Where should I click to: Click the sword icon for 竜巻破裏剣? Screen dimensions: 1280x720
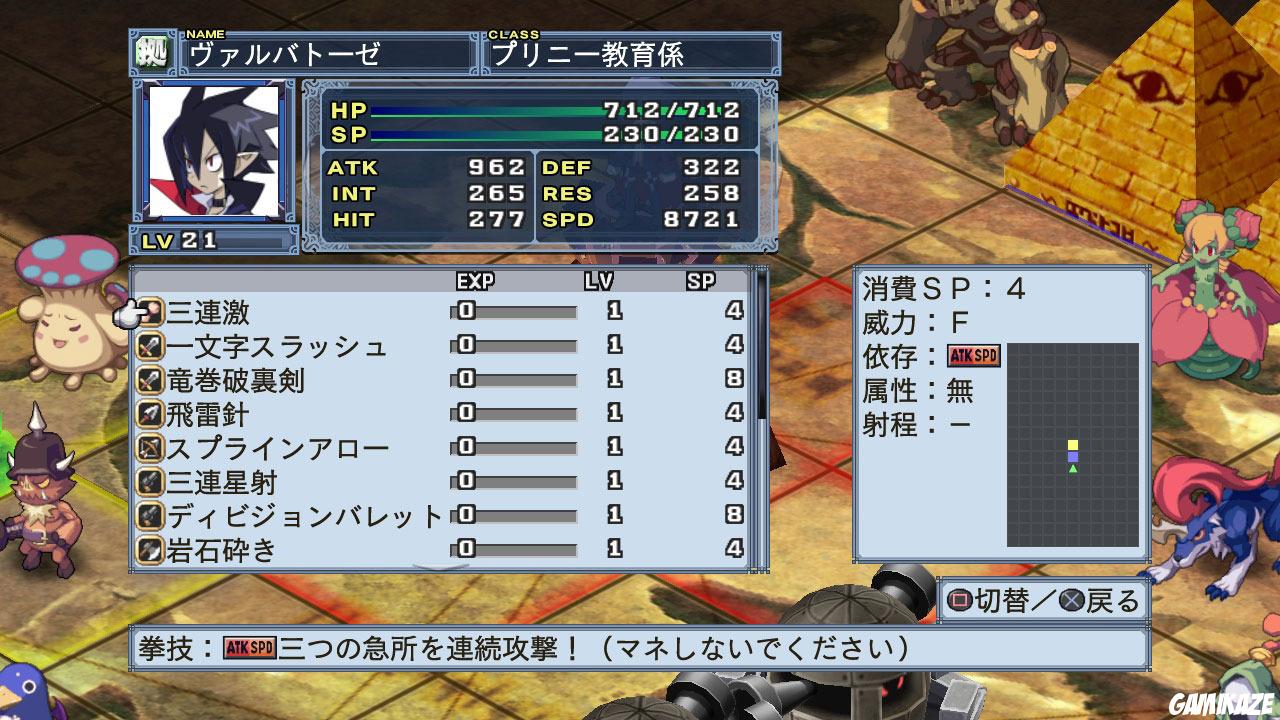[150, 380]
